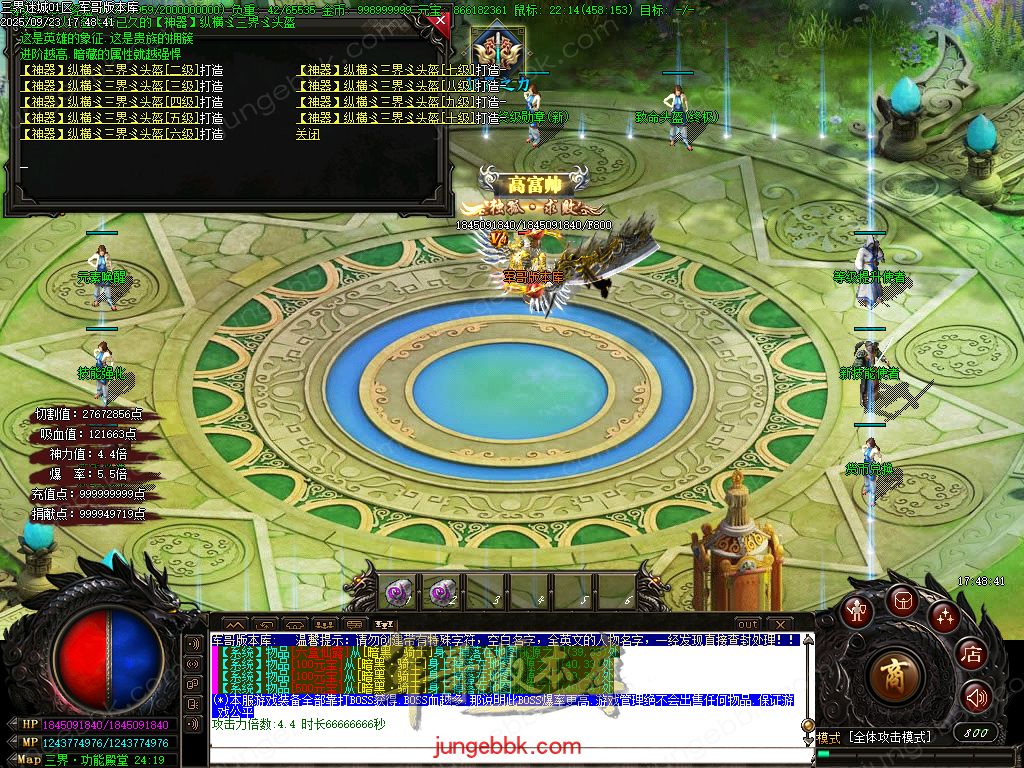Viewport: 1024px width, 768px height.
Task: Use the item in hotbar slot 2
Action: pyautogui.click(x=441, y=593)
